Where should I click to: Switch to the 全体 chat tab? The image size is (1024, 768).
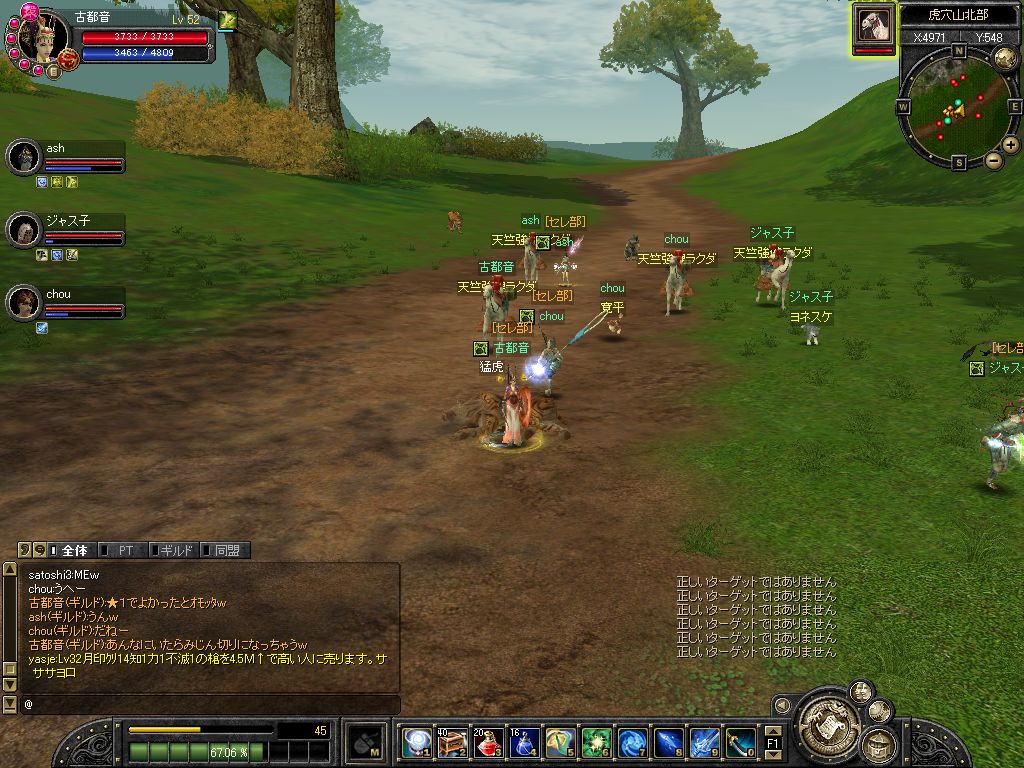point(70,550)
